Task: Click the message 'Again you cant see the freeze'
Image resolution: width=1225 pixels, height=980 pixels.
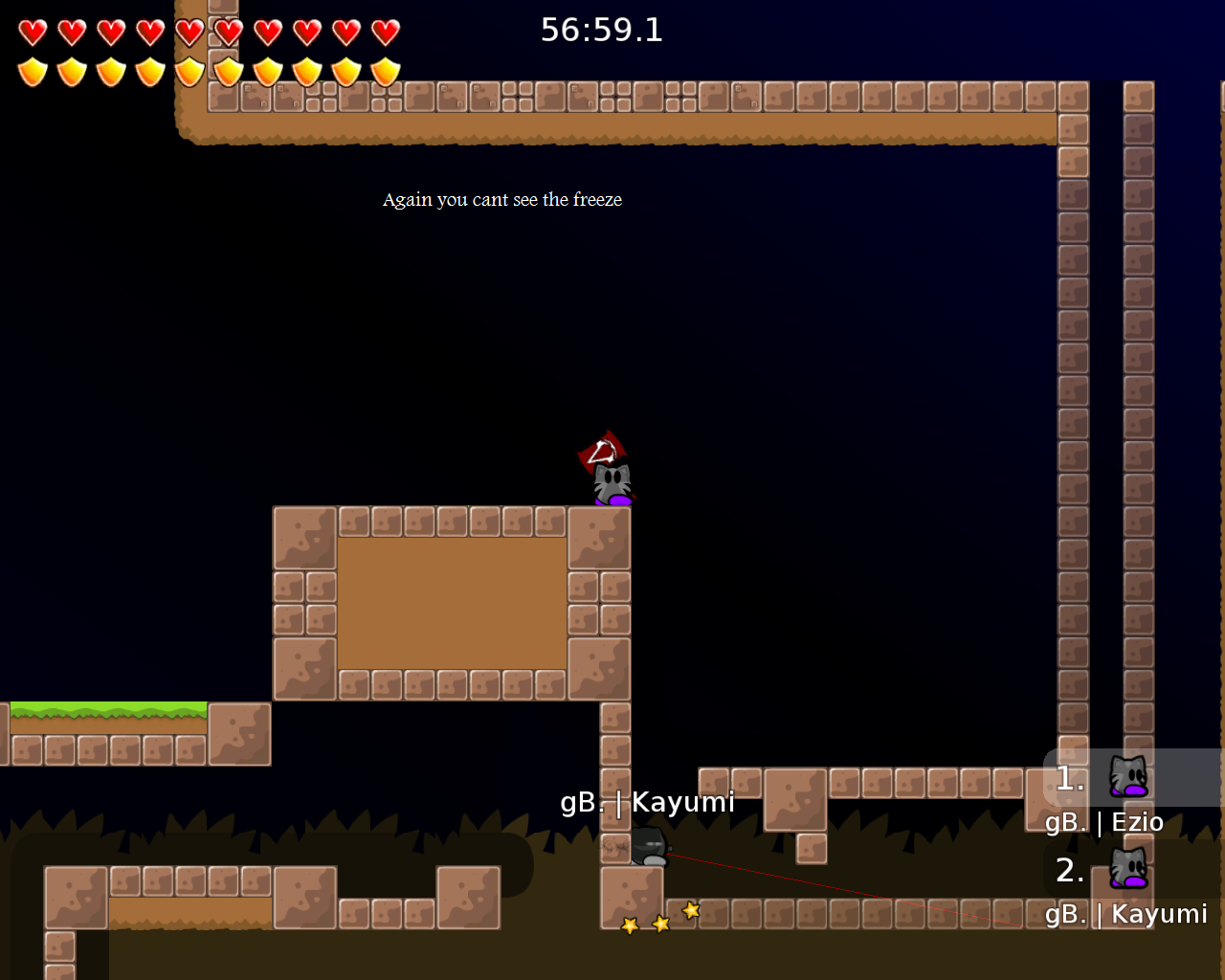Action: [x=502, y=200]
